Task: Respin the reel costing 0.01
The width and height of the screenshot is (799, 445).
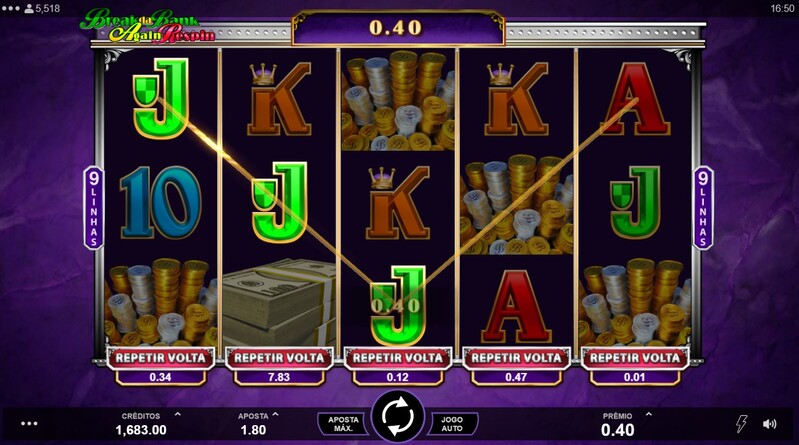Action: tap(637, 357)
